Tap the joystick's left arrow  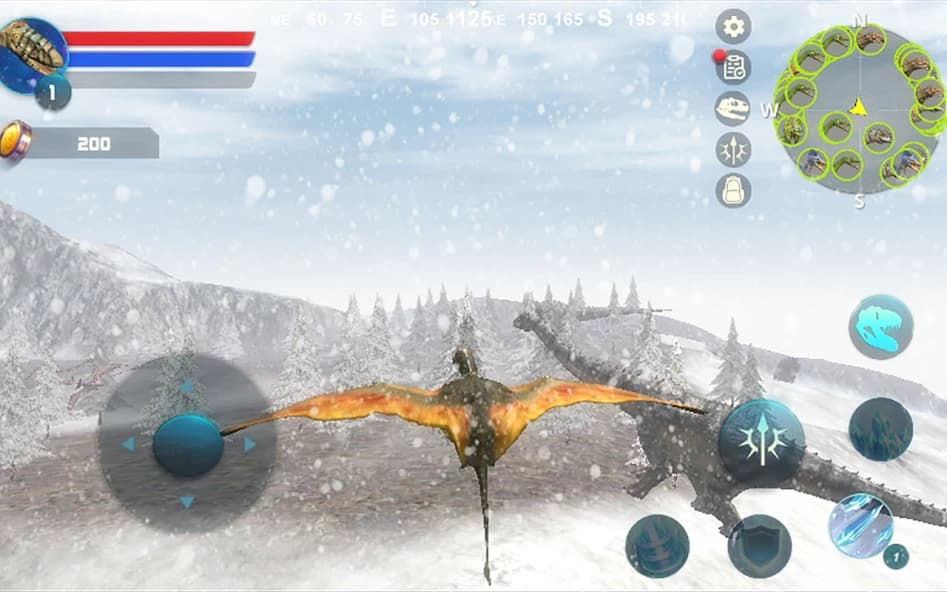pos(128,444)
